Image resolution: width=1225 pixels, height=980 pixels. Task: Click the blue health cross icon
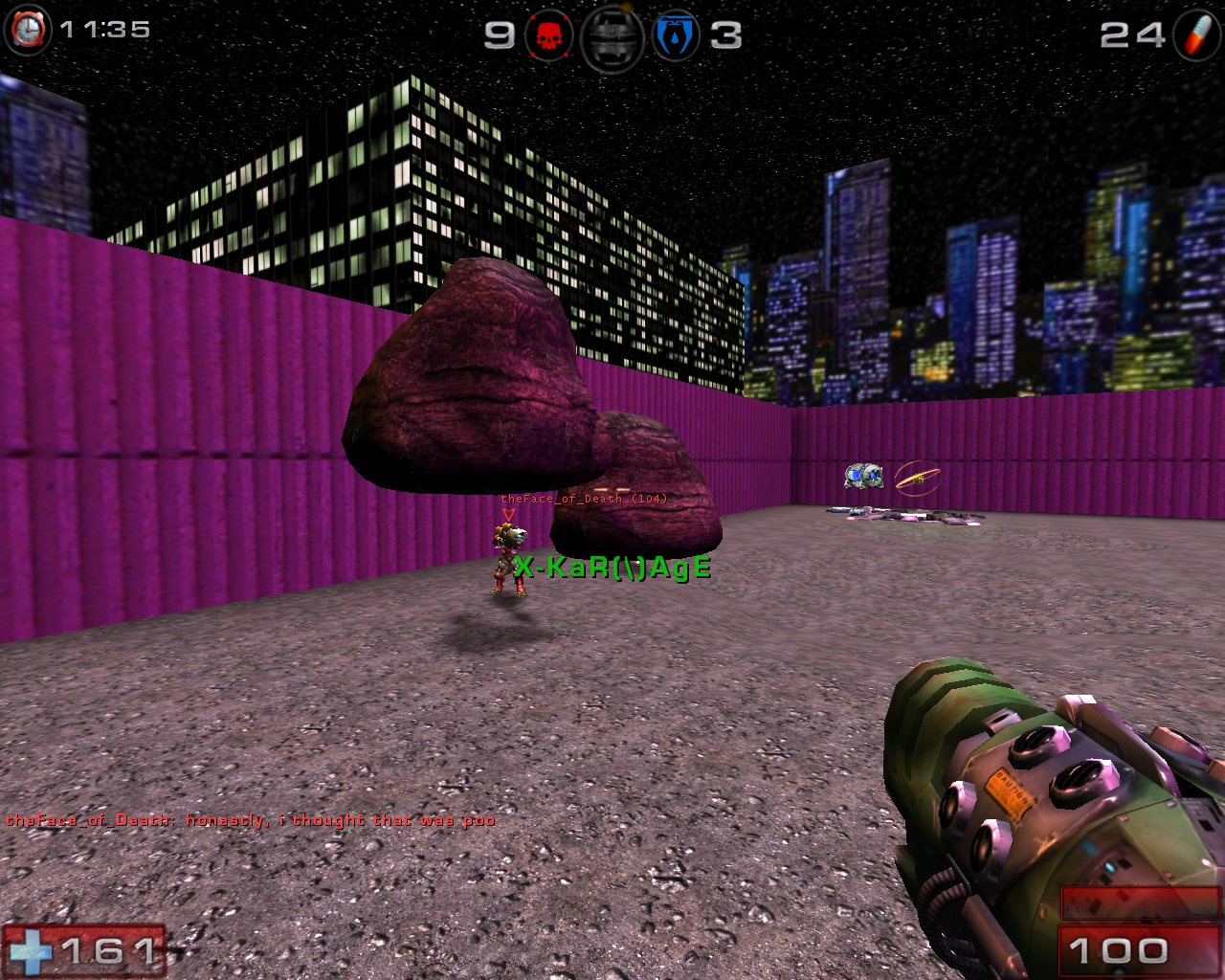tap(32, 951)
